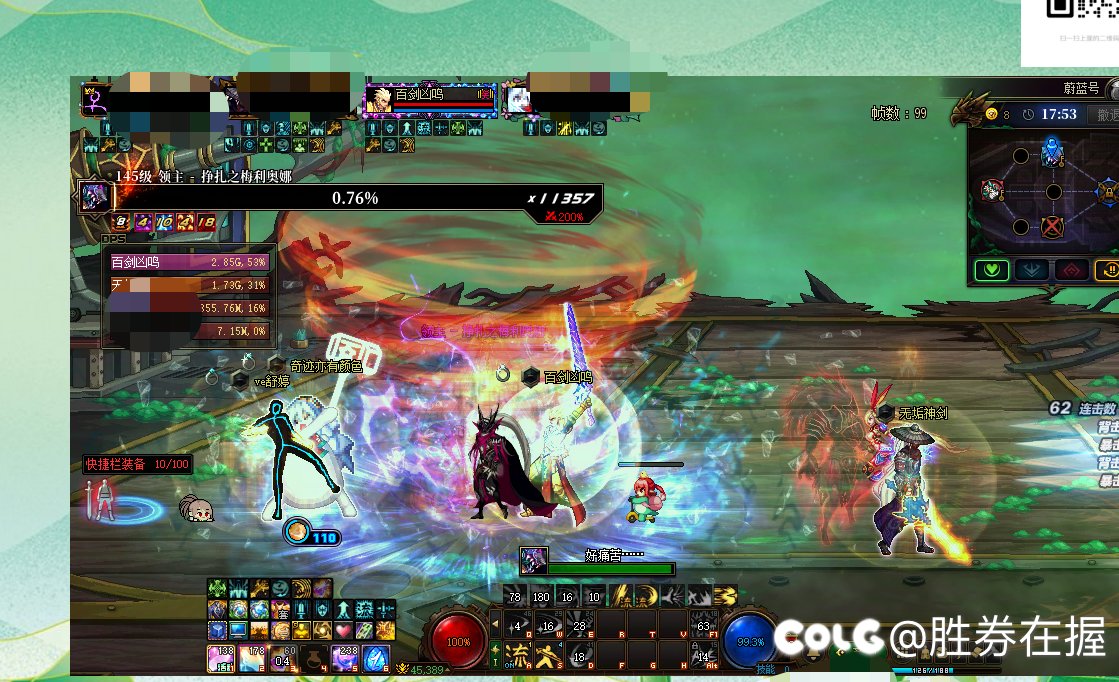Image resolution: width=1119 pixels, height=682 pixels.
Task: Open the 百剑凶鸣 party member frame
Action: click(x=429, y=99)
